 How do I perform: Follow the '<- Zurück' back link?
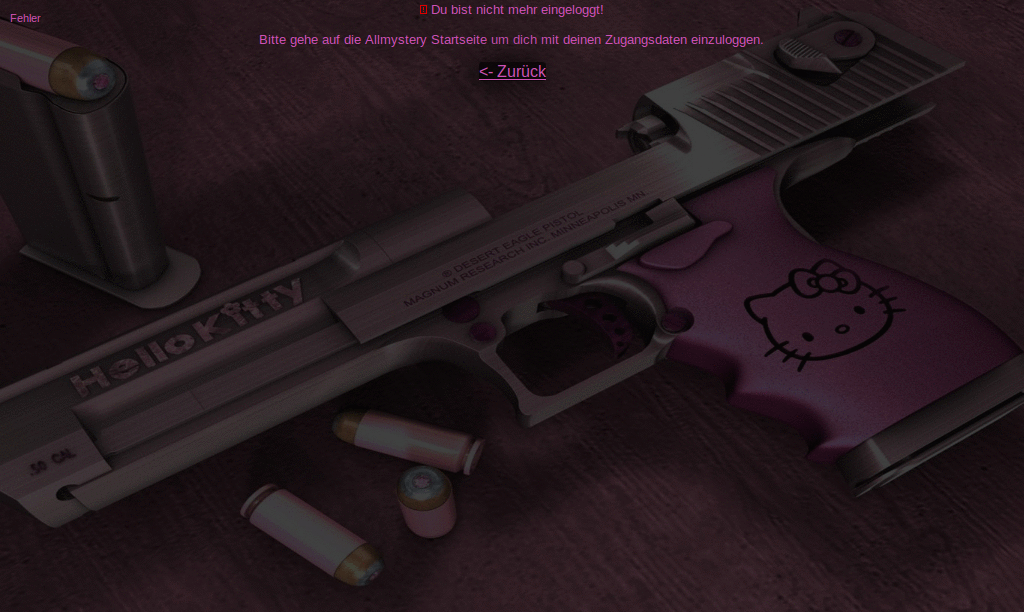[512, 71]
